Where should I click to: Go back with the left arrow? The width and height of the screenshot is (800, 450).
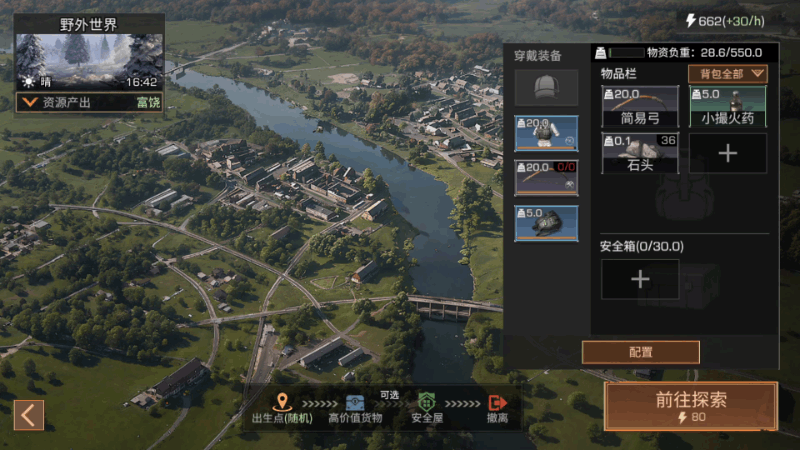(29, 414)
